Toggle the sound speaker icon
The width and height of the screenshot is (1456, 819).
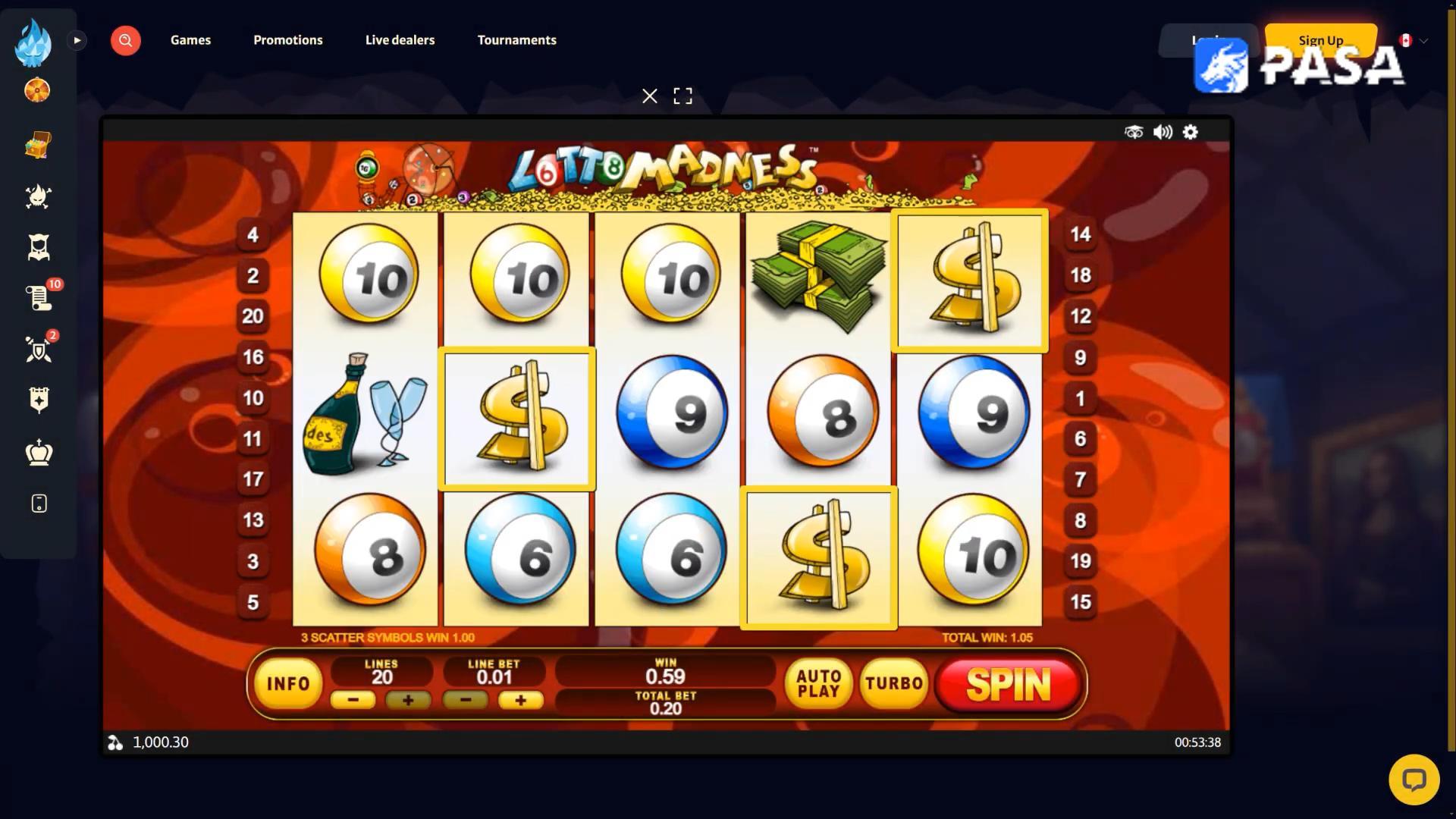(x=1163, y=132)
